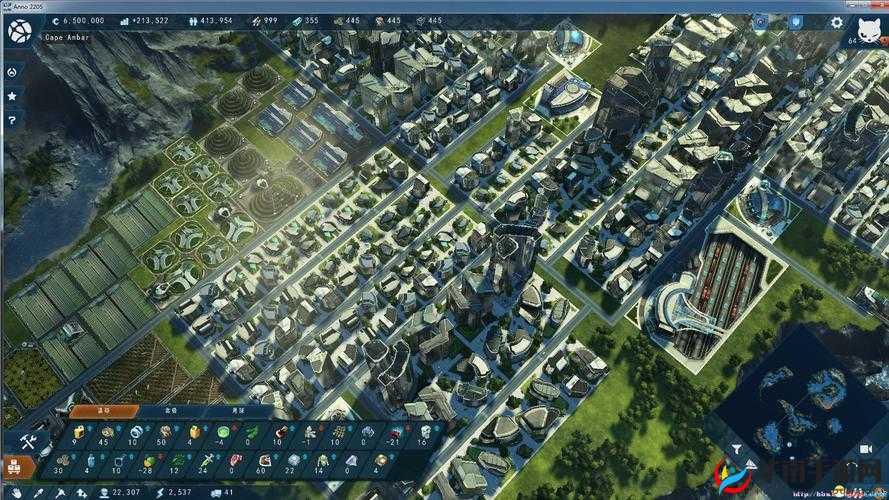The image size is (889, 500).
Task: Switch to the middle resource tab
Action: click(x=170, y=411)
